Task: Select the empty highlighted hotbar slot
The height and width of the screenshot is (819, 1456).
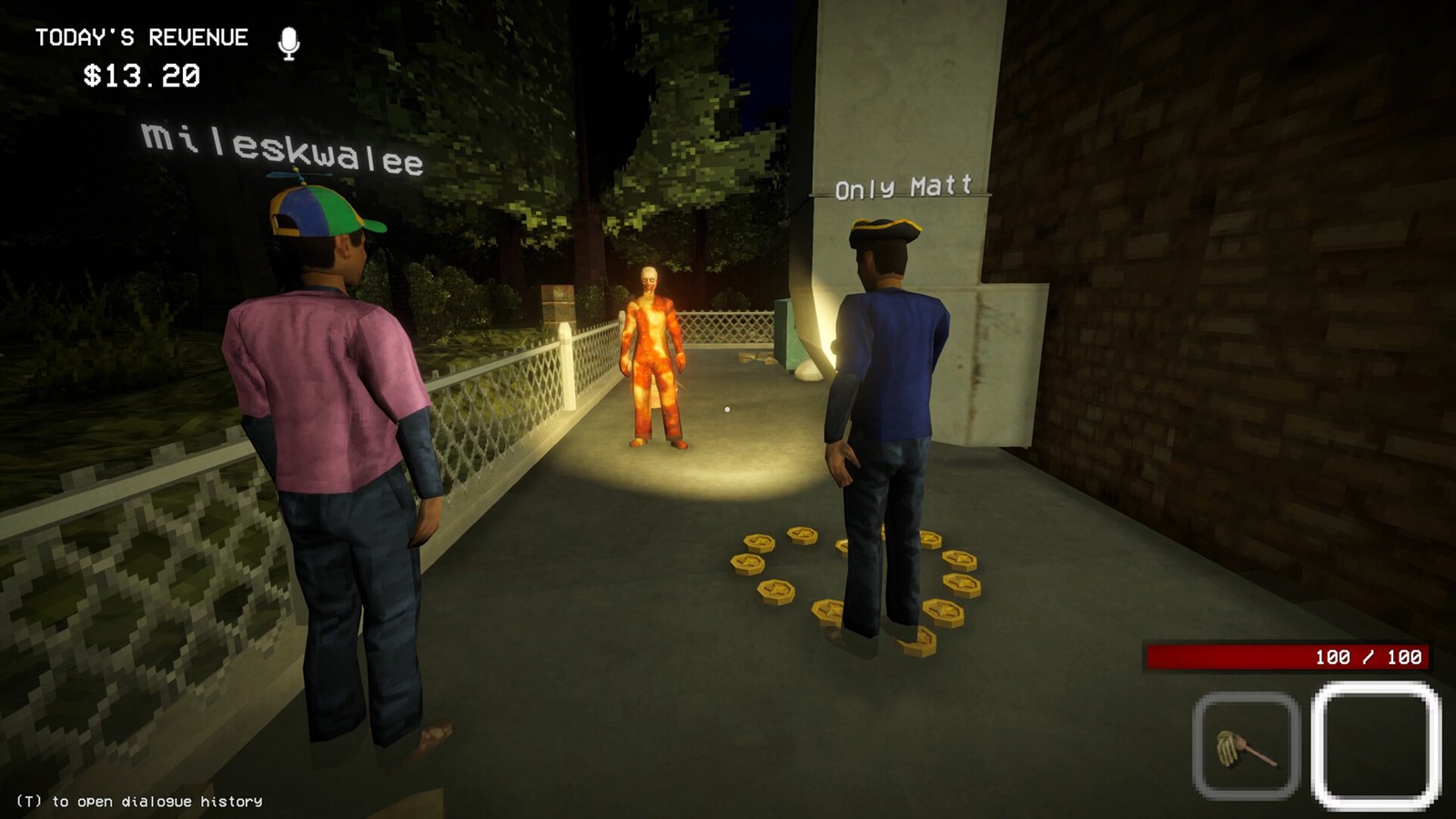Action: coord(1376,745)
